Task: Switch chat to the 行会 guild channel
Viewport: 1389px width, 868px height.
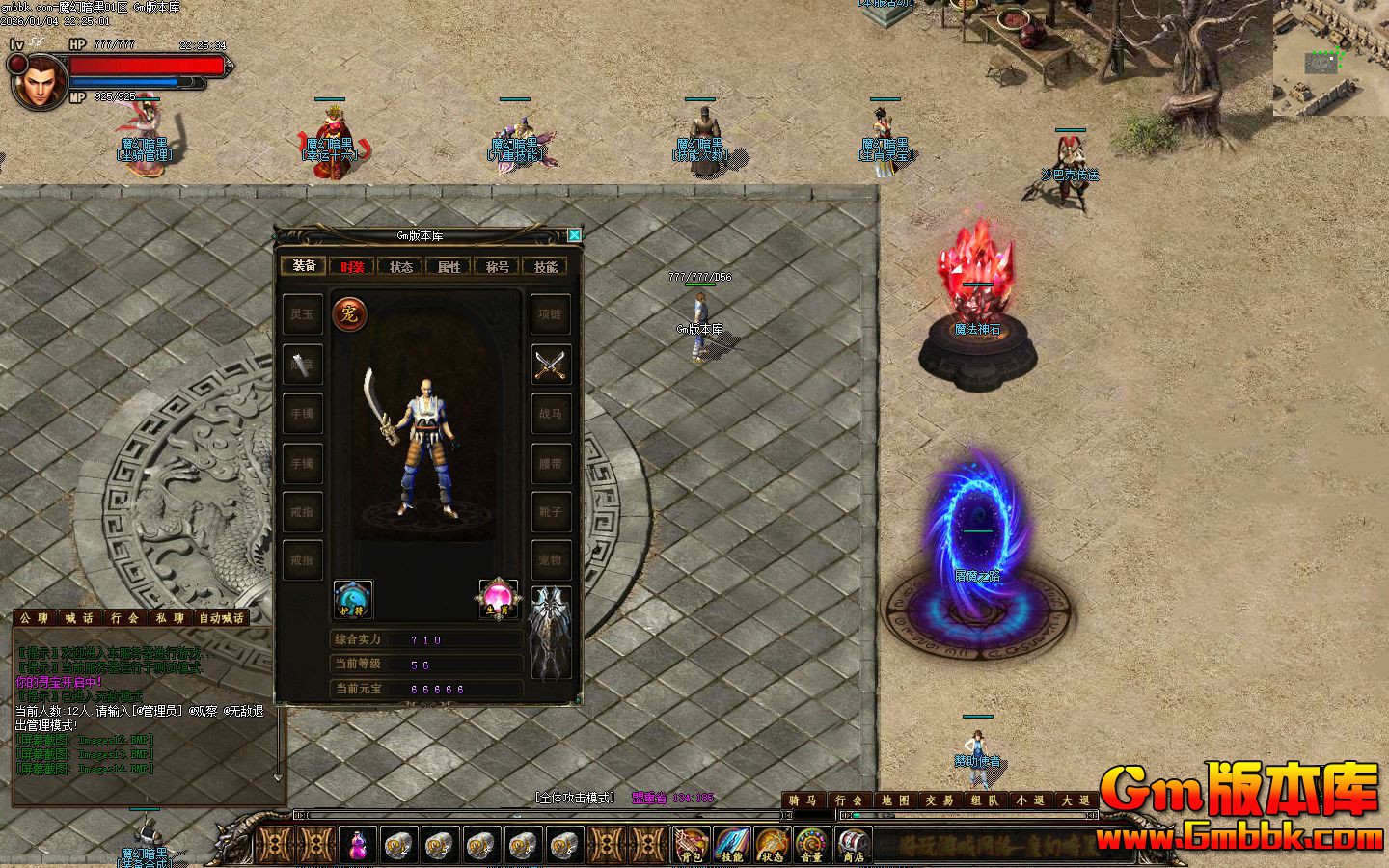Action: pyautogui.click(x=124, y=618)
